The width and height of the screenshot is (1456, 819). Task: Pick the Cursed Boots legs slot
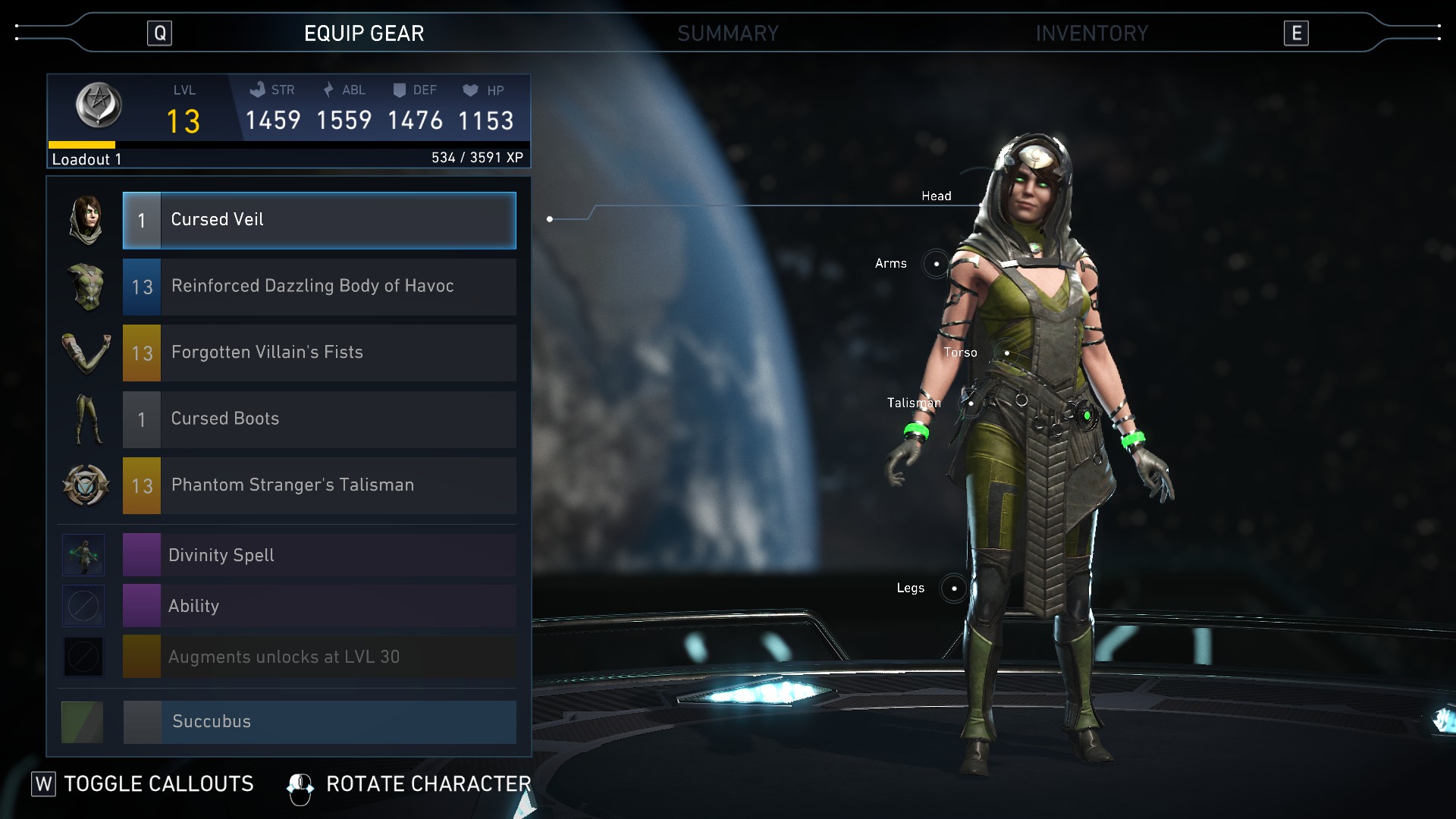tap(319, 419)
